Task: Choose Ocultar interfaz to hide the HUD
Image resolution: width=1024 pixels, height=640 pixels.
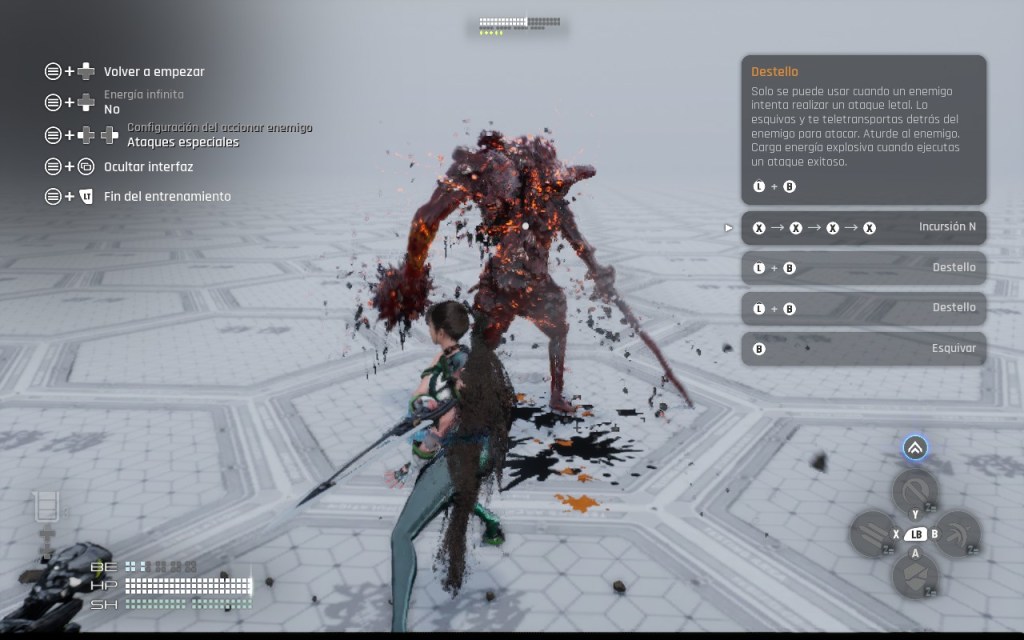Action: coord(148,167)
